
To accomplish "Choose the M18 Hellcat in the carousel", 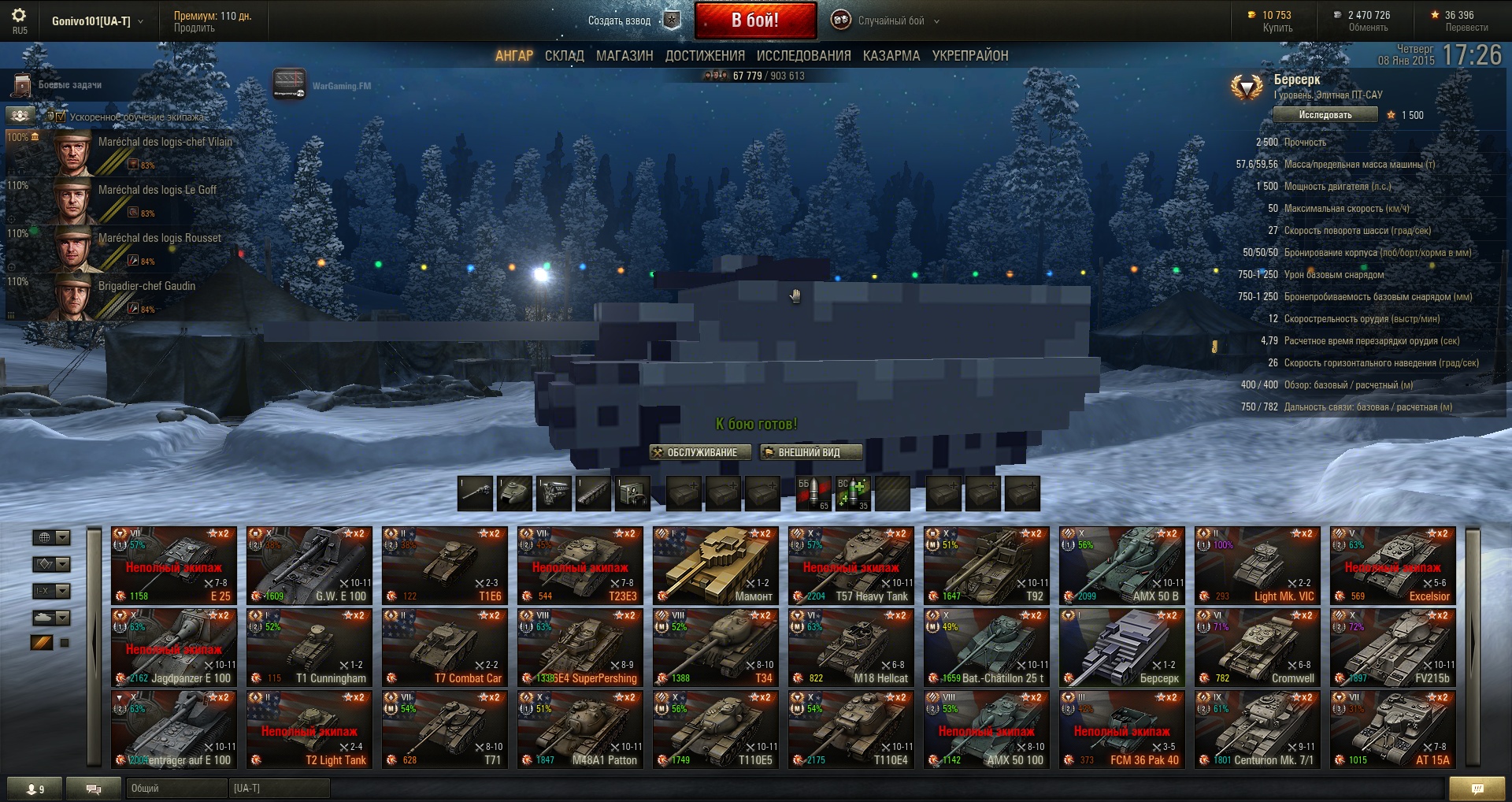I will 850,647.
